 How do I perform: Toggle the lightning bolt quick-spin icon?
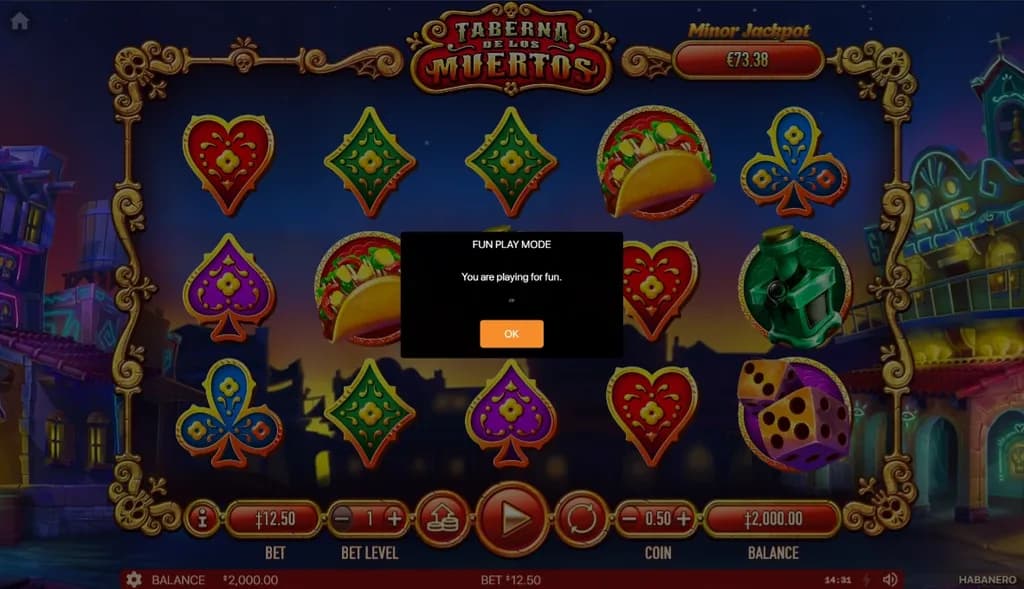pyautogui.click(x=866, y=580)
